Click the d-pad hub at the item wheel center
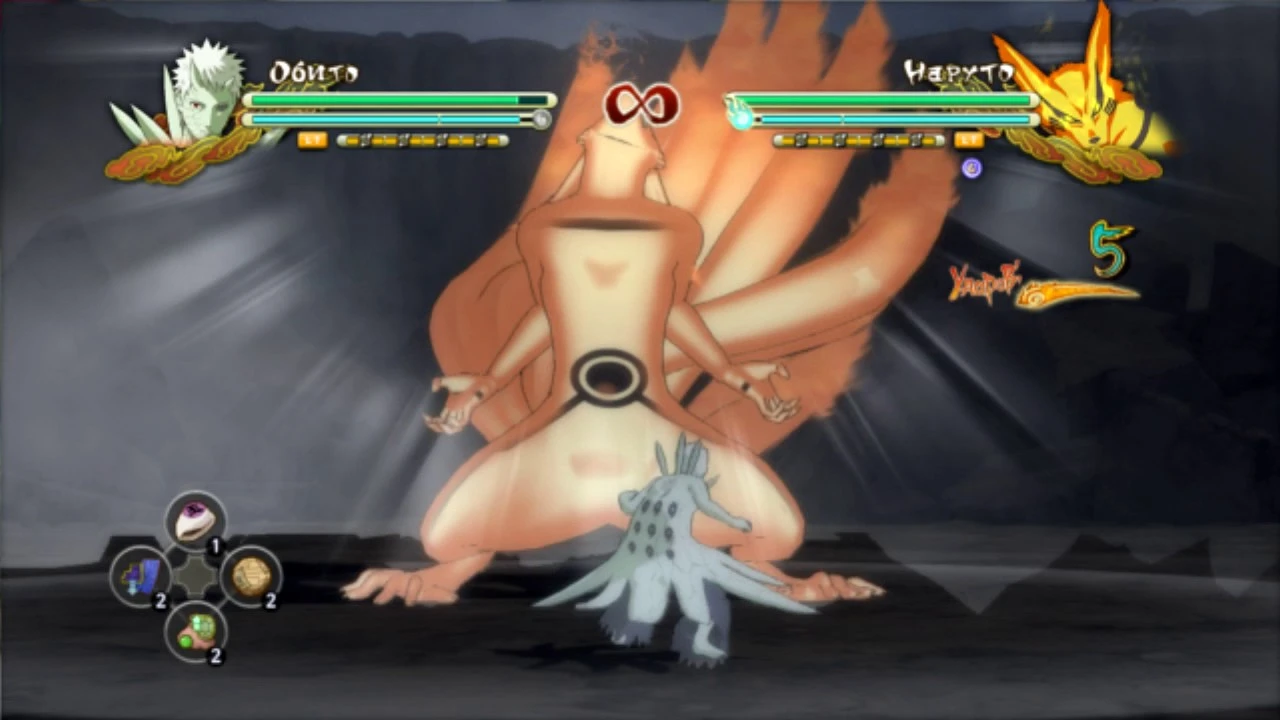Image resolution: width=1280 pixels, height=720 pixels. [196, 576]
